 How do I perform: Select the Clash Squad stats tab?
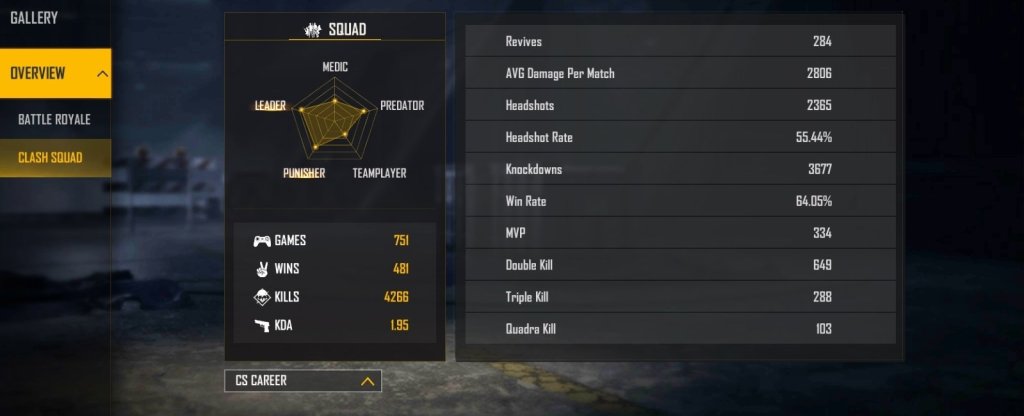point(50,158)
